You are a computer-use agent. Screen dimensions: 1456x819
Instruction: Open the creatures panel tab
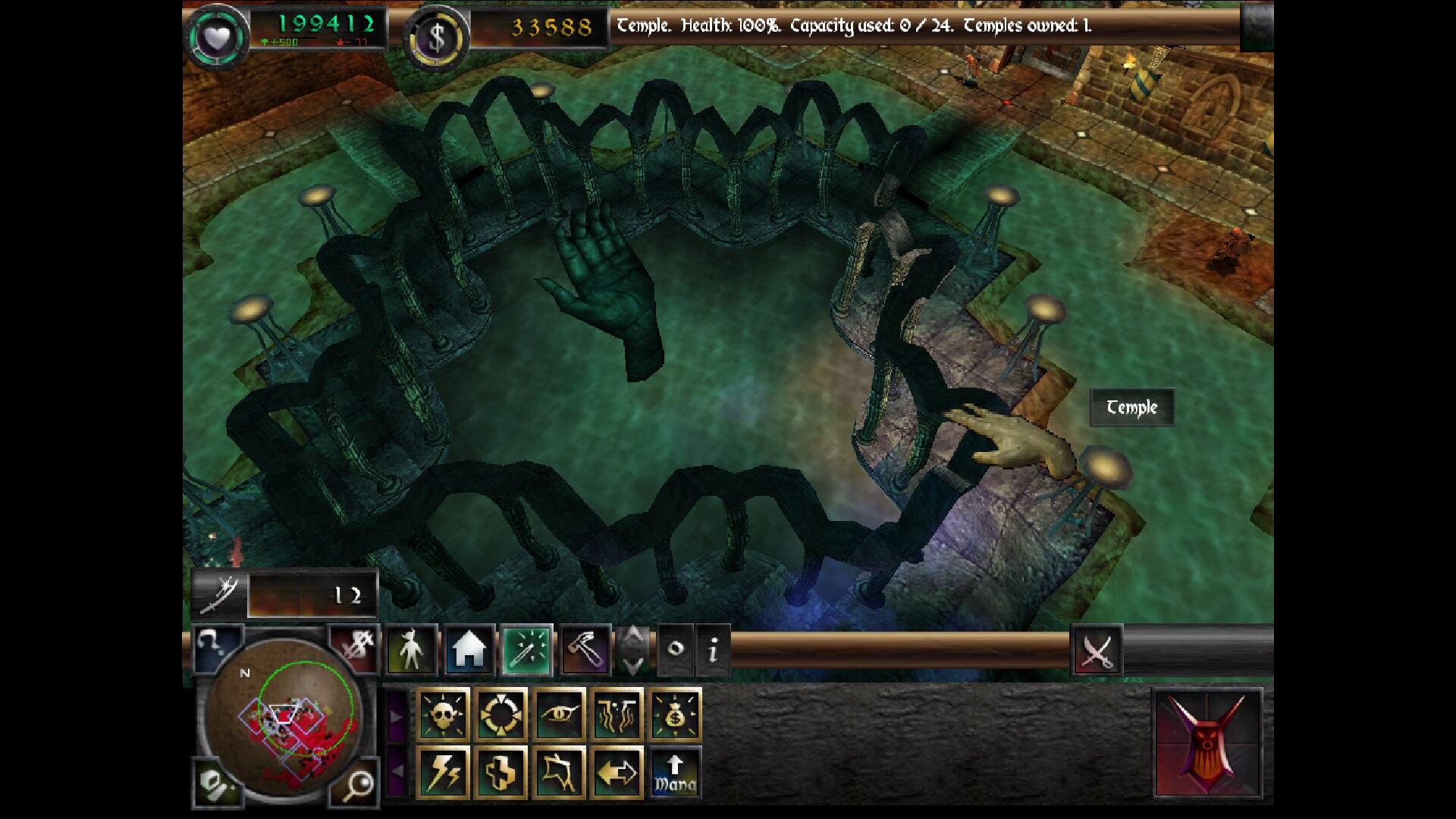click(x=411, y=650)
